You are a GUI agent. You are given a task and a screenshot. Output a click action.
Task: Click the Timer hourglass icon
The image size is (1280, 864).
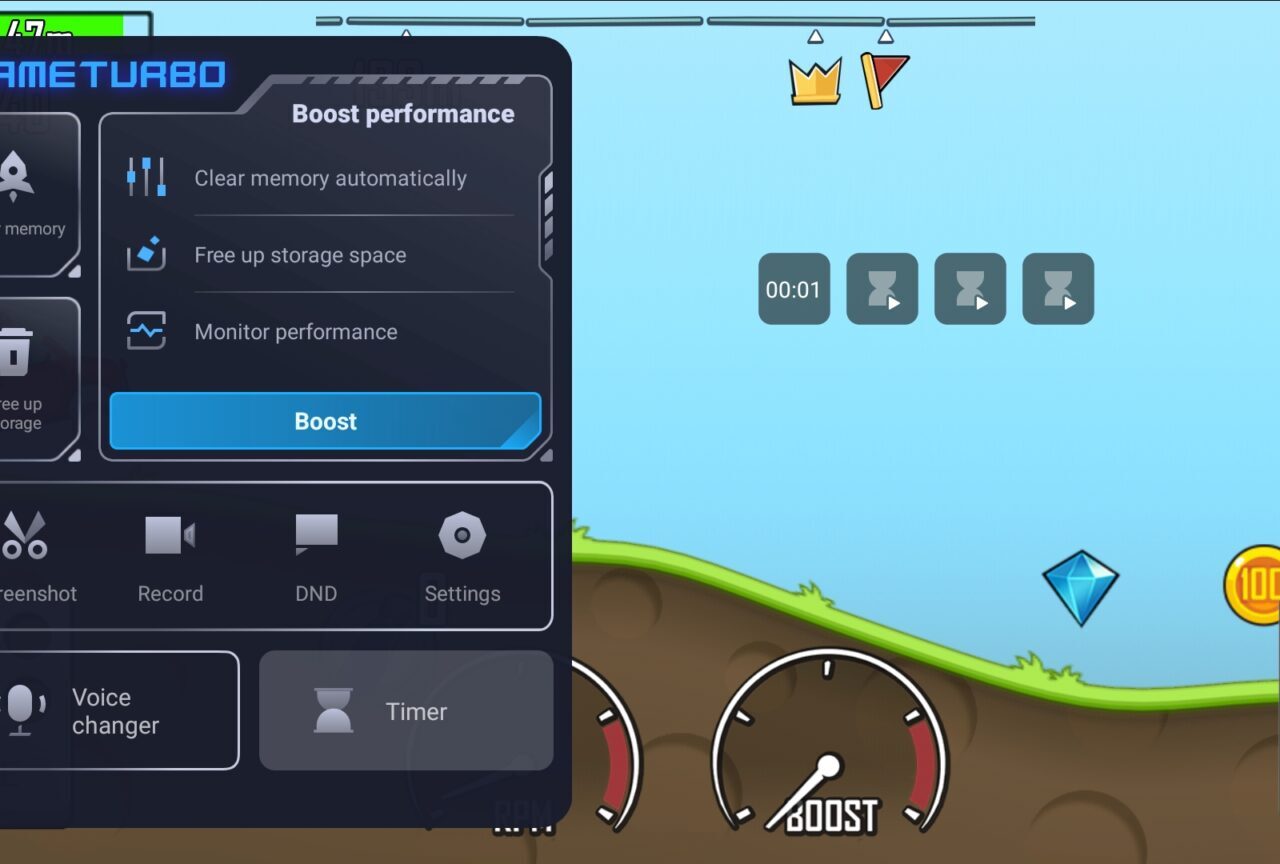[x=333, y=710]
